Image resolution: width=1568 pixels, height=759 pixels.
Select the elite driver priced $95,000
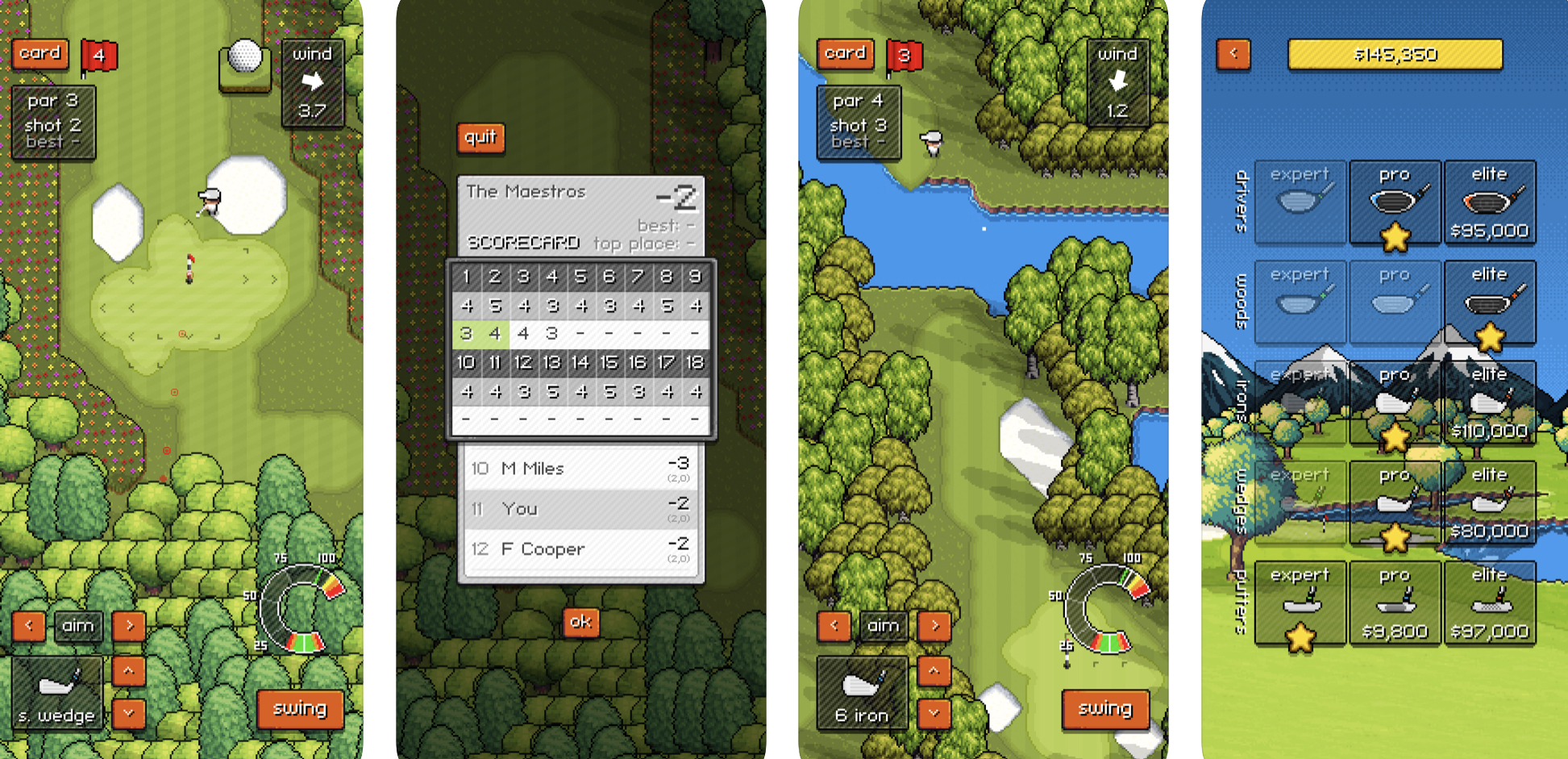click(x=1490, y=202)
